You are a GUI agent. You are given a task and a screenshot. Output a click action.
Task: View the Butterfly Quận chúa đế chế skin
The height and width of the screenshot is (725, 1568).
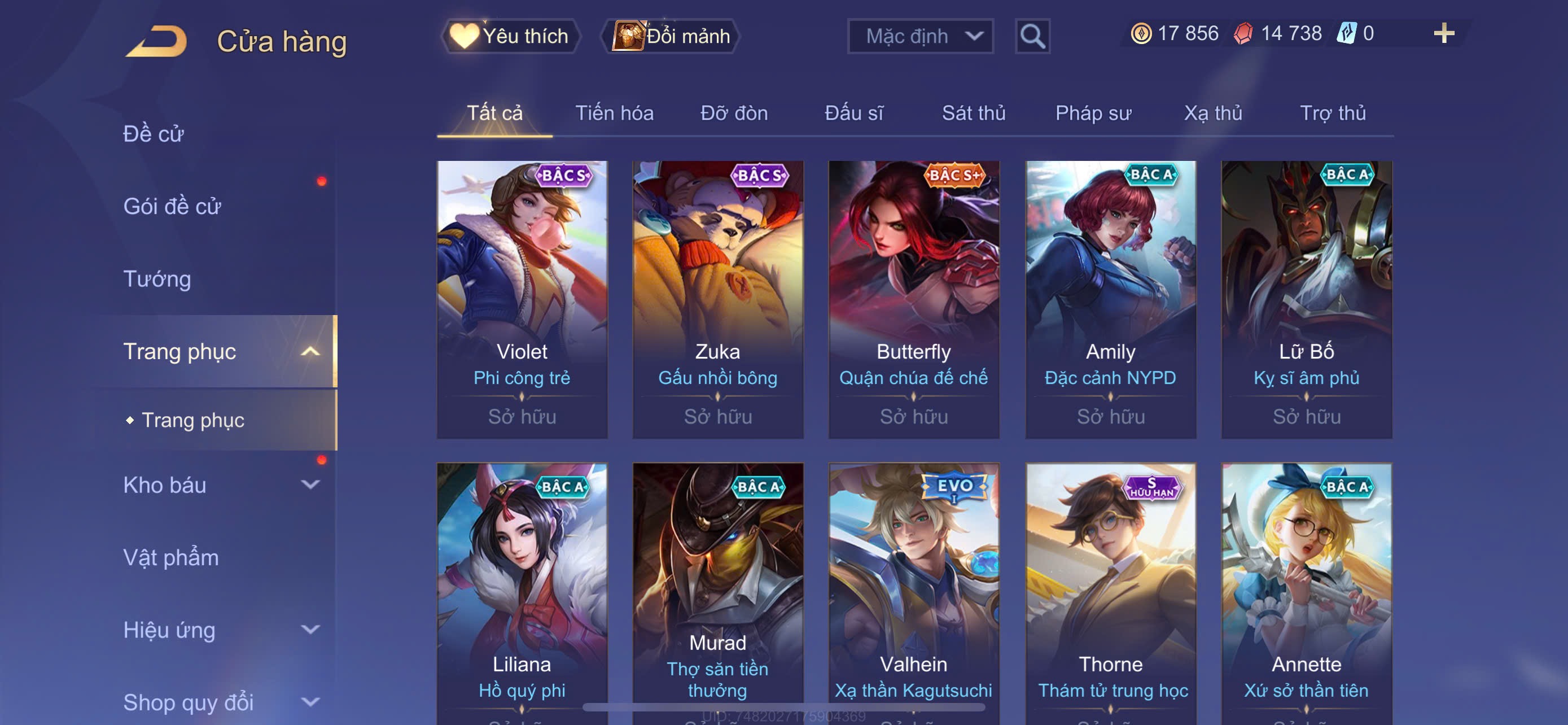pyautogui.click(x=913, y=299)
